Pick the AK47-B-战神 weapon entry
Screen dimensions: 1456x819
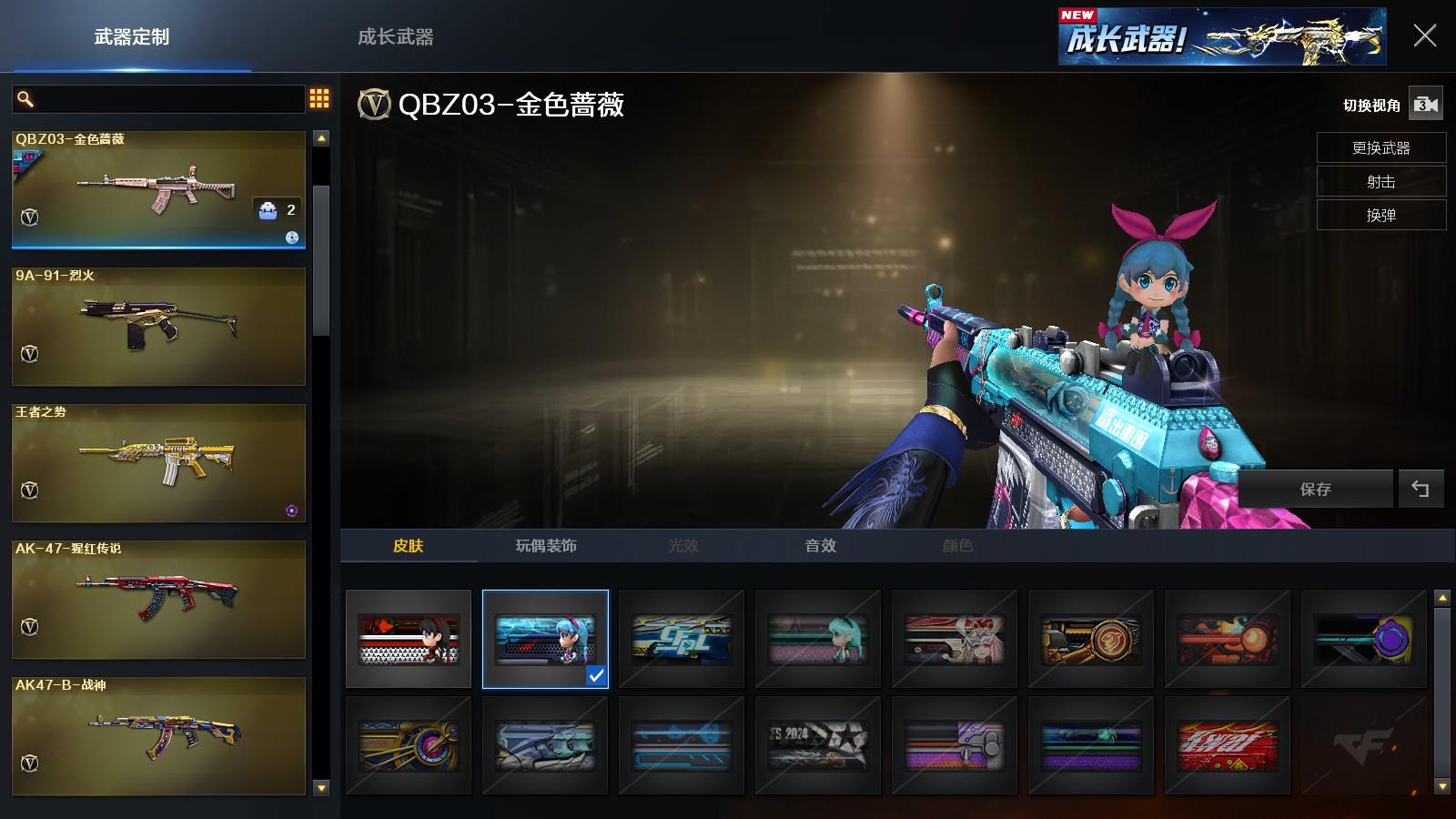click(x=158, y=735)
